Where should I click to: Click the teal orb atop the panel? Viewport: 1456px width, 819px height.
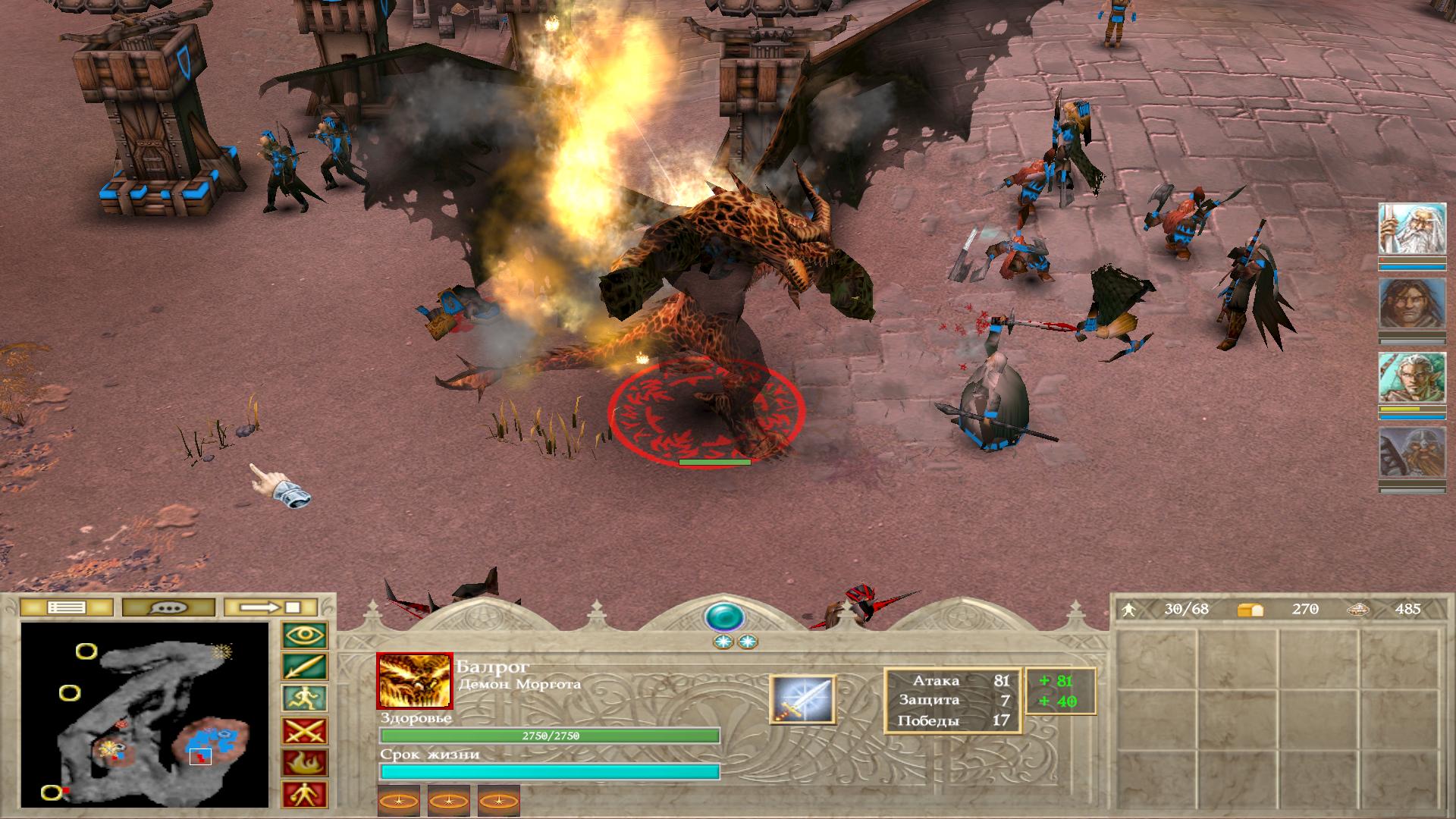pyautogui.click(x=724, y=617)
